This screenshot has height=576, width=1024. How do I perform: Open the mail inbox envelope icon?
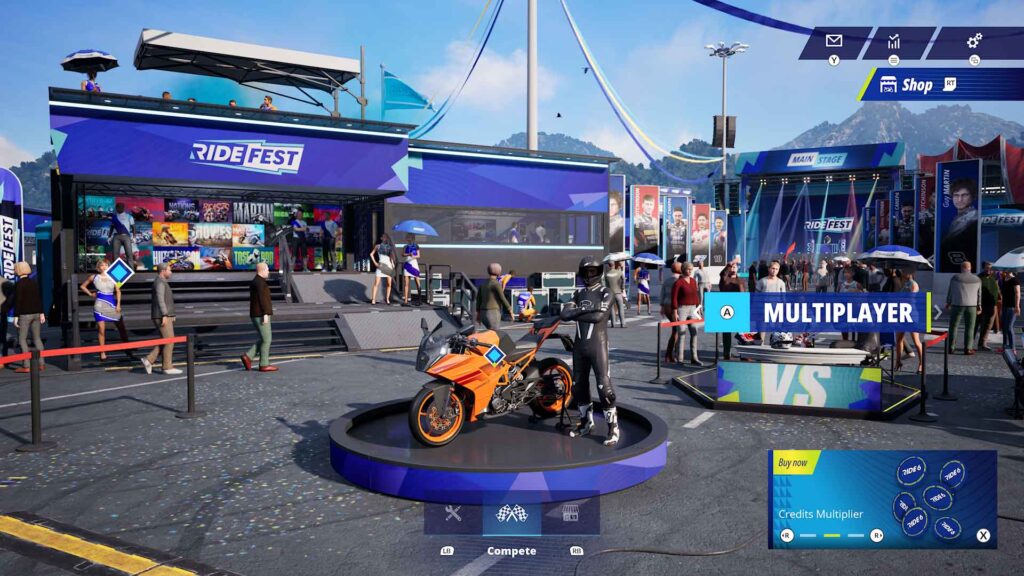(834, 41)
